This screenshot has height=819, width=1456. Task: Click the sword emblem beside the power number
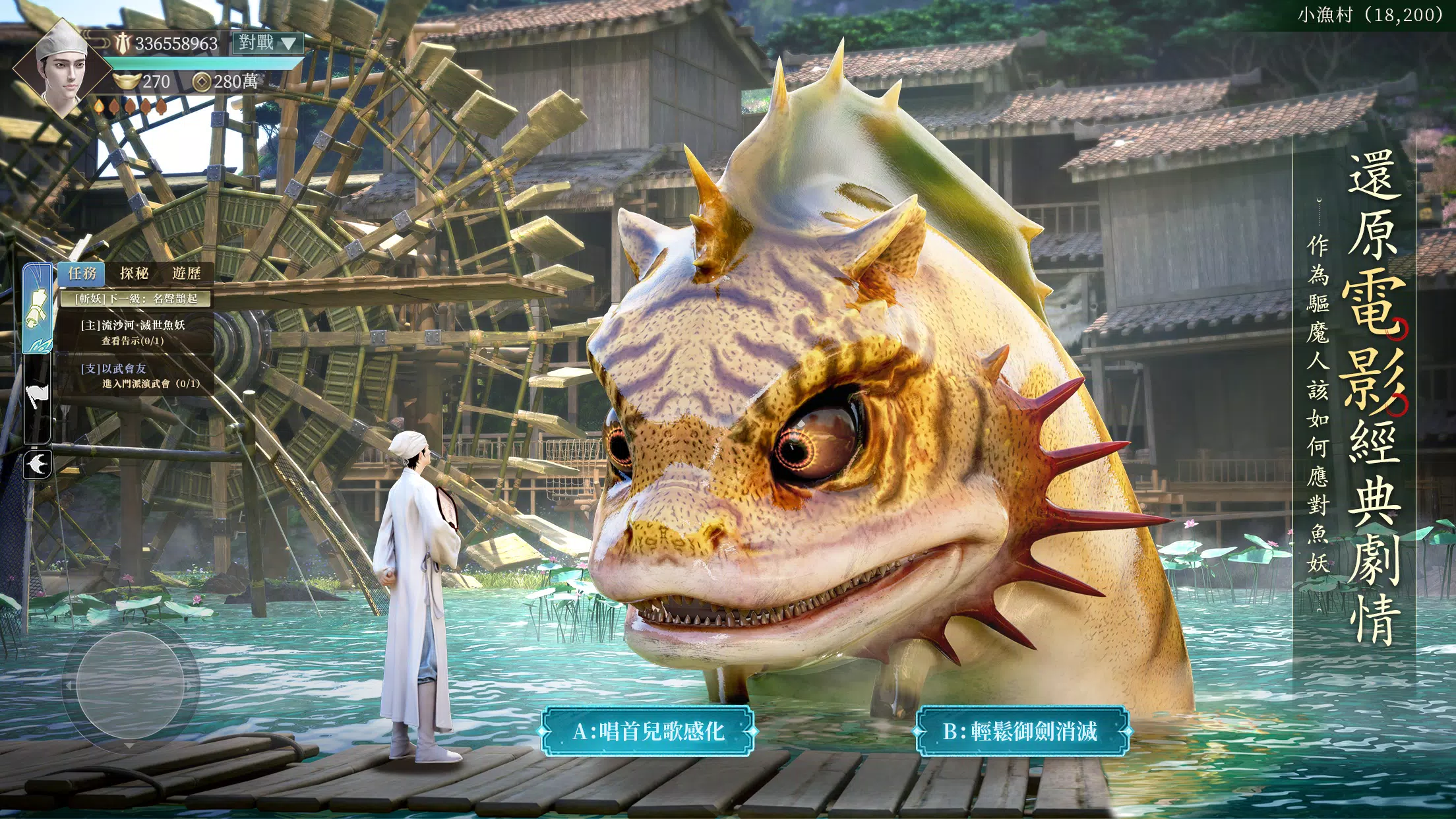tap(123, 42)
